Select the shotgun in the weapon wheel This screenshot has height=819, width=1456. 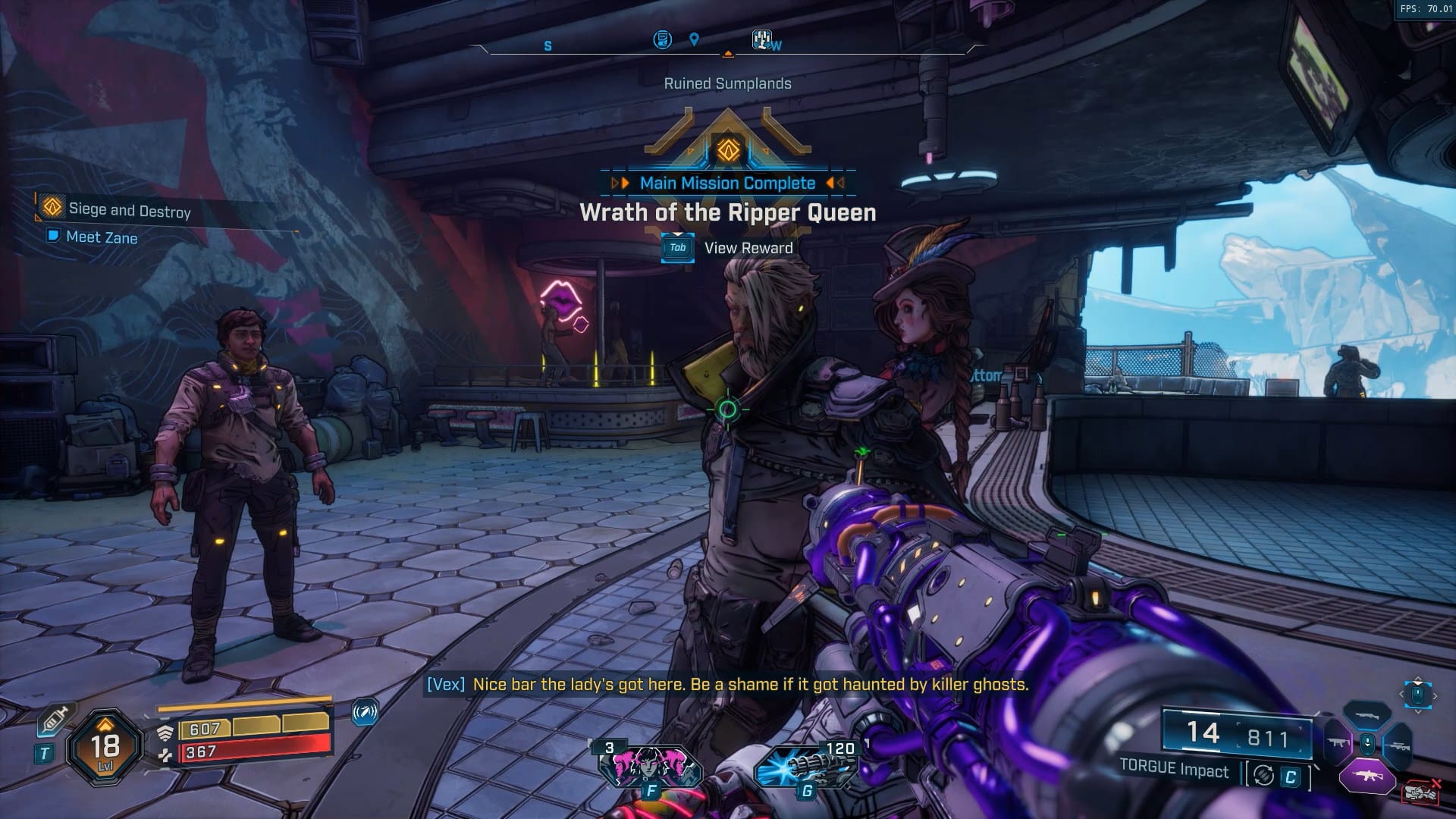click(x=1367, y=715)
